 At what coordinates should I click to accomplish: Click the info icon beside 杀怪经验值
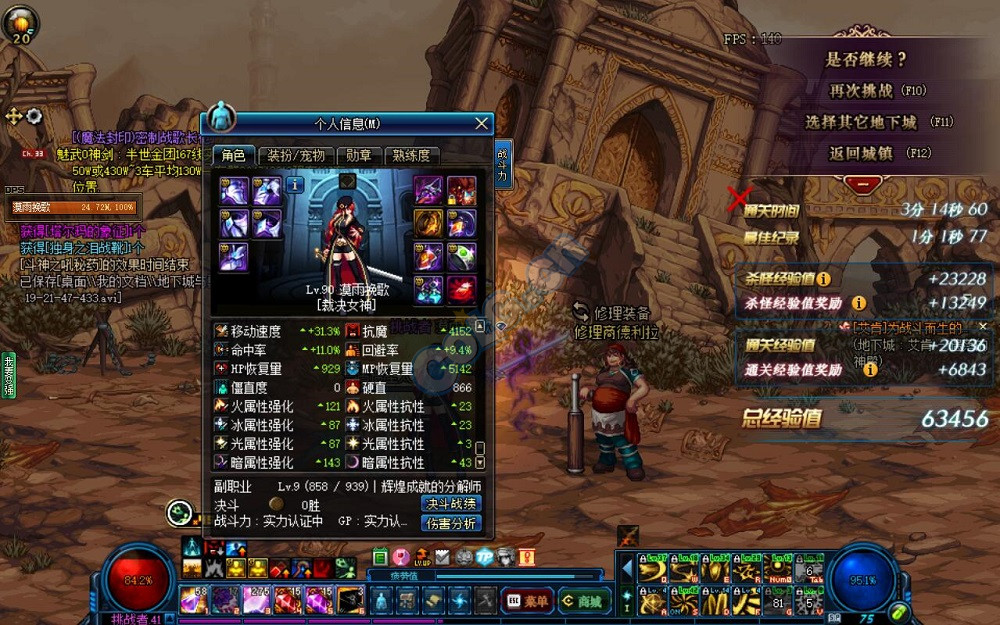824,279
